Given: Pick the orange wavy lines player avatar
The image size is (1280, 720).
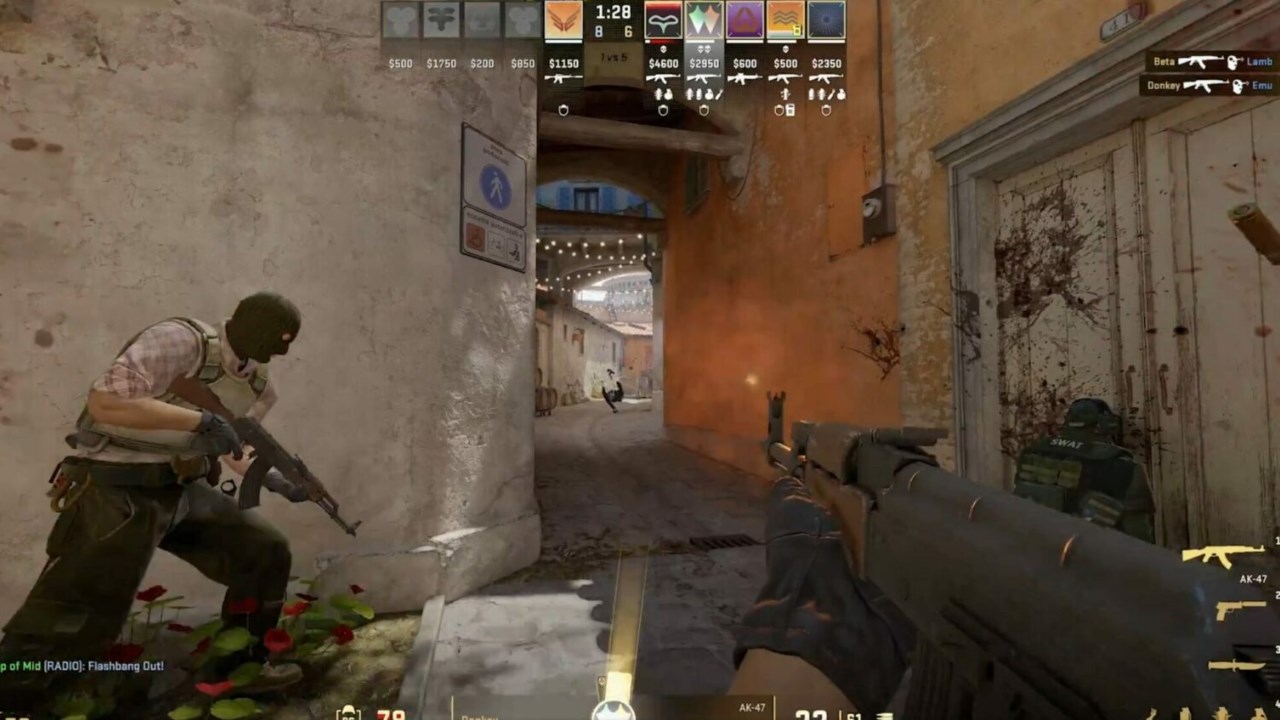Looking at the screenshot, I should point(785,21).
